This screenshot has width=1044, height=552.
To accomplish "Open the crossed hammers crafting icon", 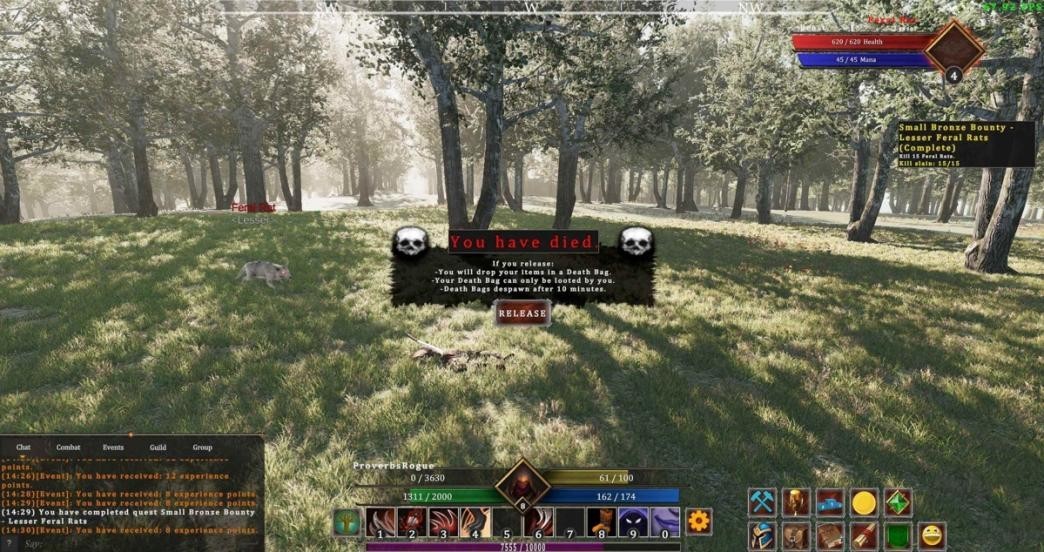I will [x=763, y=502].
